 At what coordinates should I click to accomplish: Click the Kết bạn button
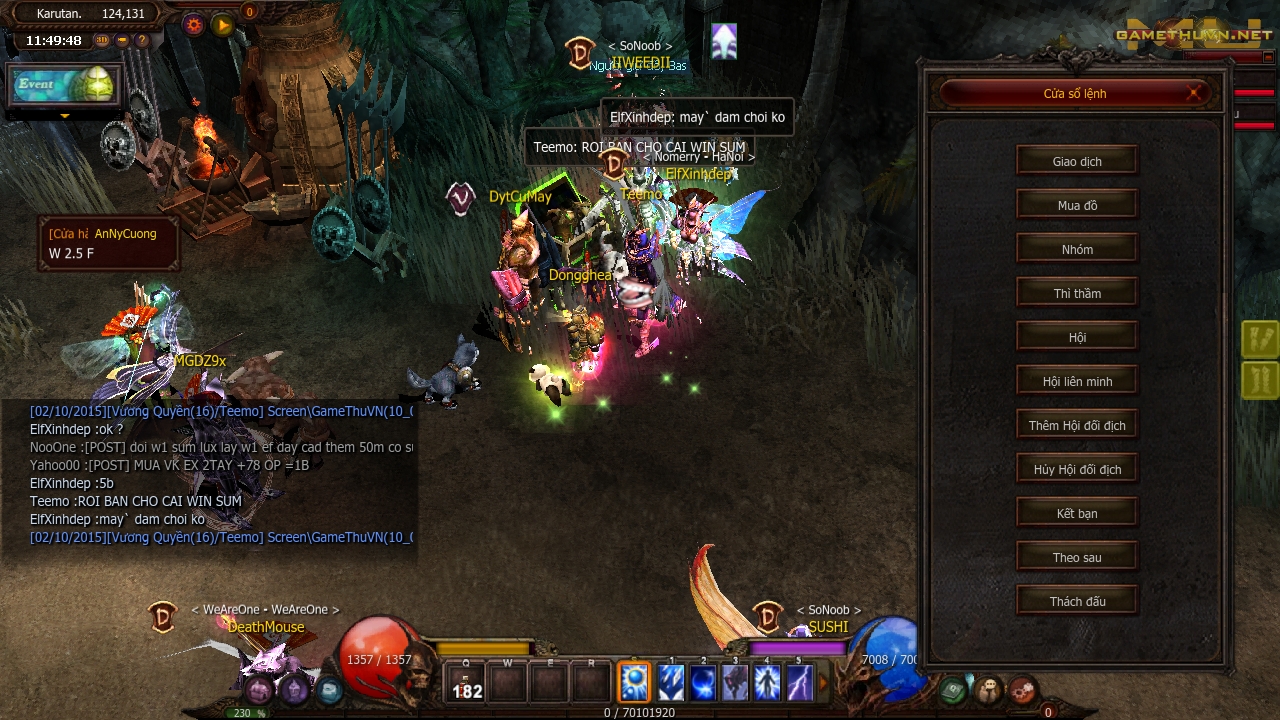1077,512
